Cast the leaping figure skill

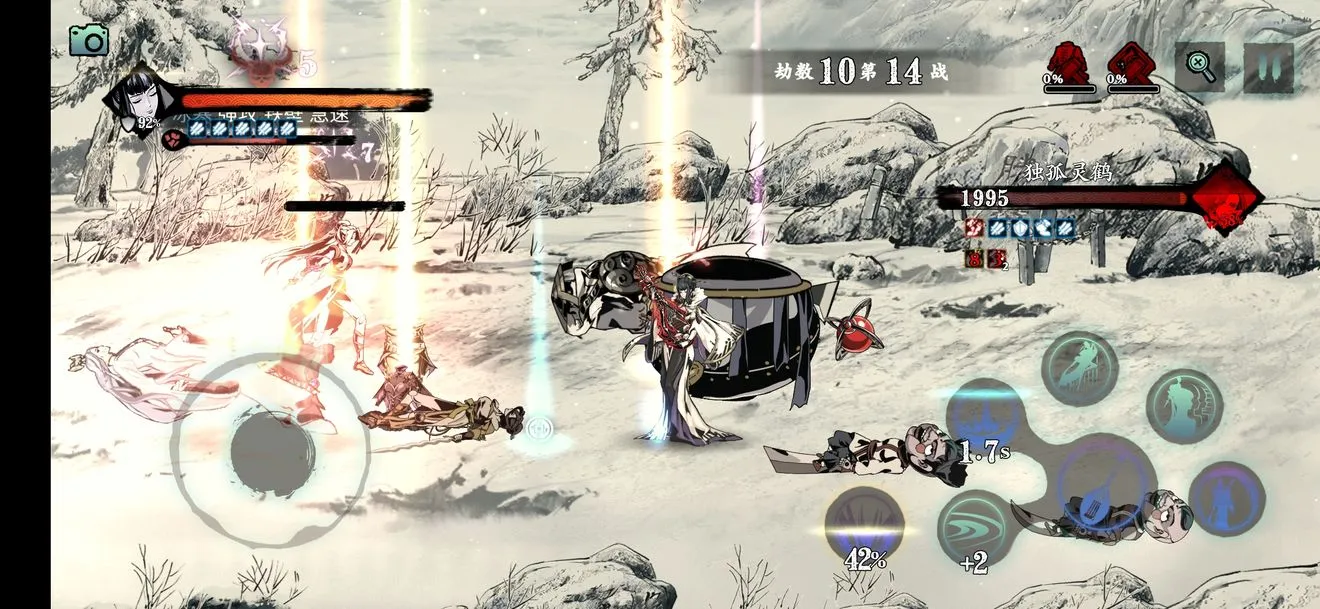pyautogui.click(x=1080, y=369)
